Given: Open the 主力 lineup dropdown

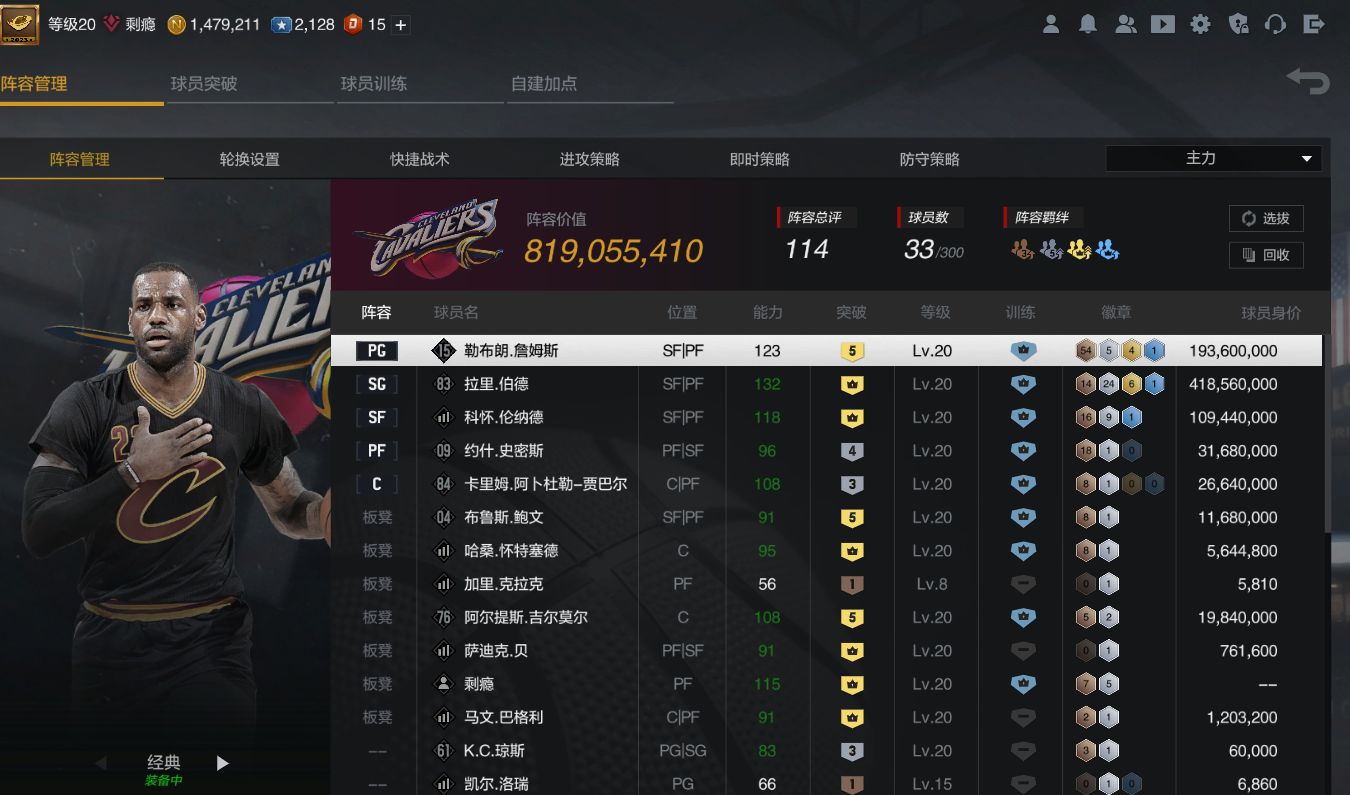Looking at the screenshot, I should point(1213,158).
